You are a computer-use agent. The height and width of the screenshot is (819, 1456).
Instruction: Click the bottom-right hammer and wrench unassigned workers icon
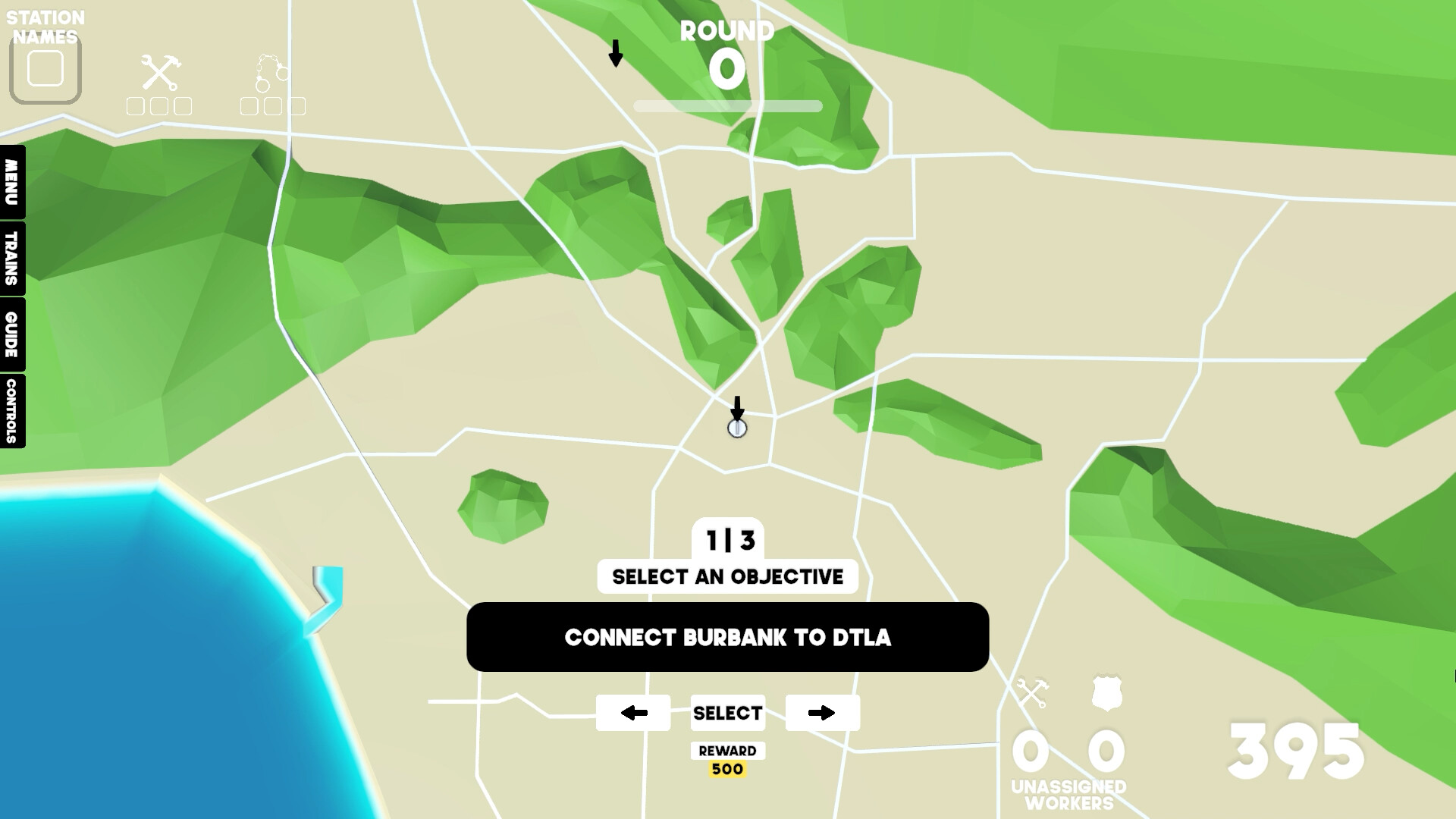click(1034, 692)
